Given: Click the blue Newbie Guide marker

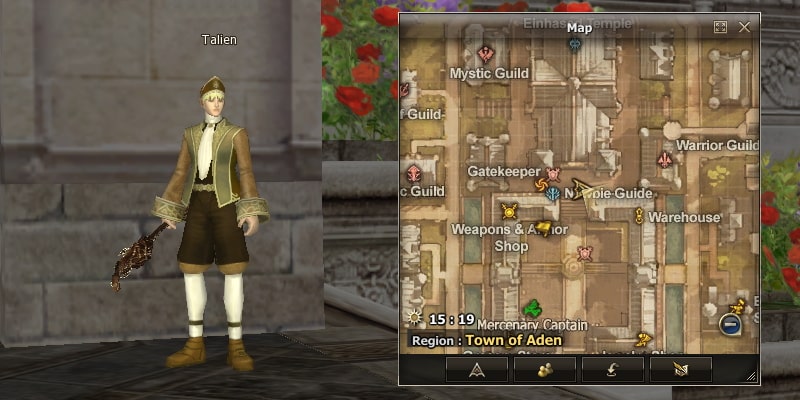Looking at the screenshot, I should pyautogui.click(x=553, y=195).
